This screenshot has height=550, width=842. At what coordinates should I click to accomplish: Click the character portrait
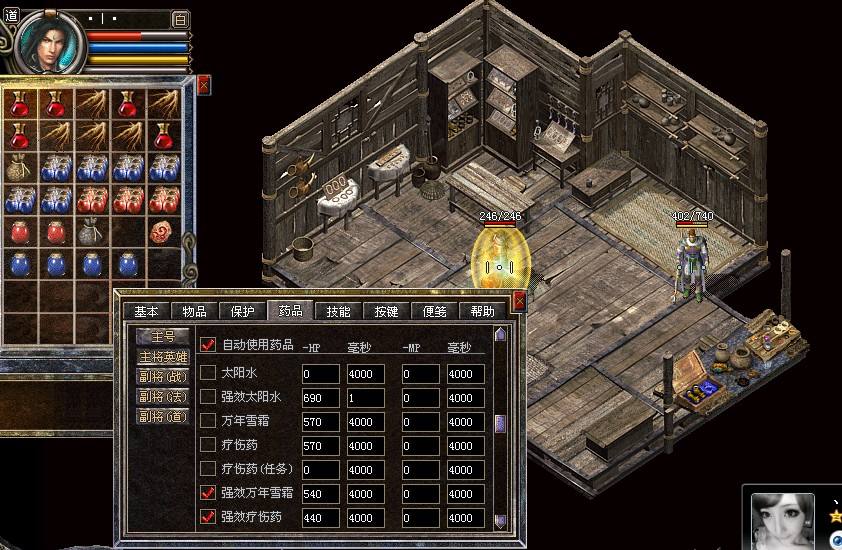tap(49, 42)
